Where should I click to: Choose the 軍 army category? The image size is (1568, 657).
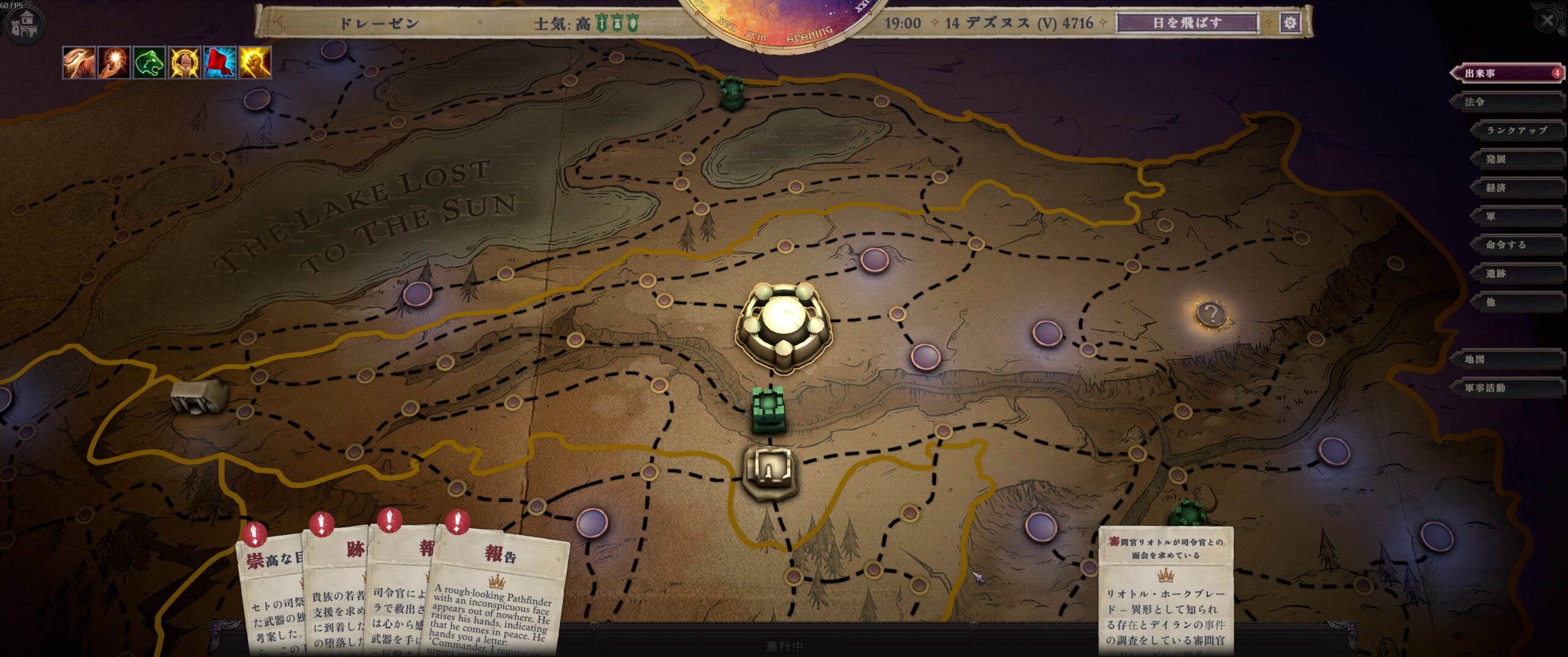(1517, 216)
